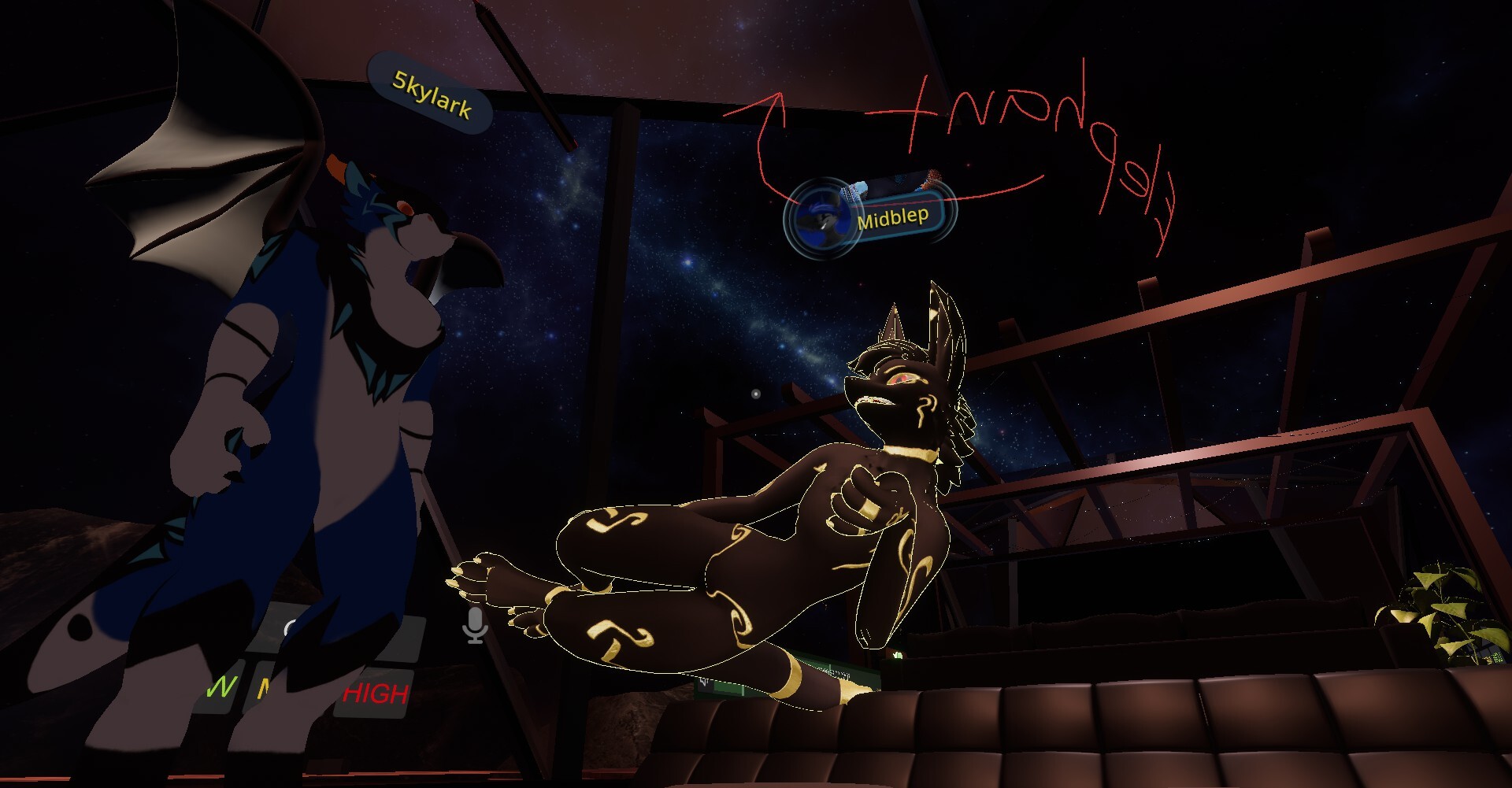Select the red HIGH button
Viewport: 1512px width, 788px height.
[x=376, y=694]
